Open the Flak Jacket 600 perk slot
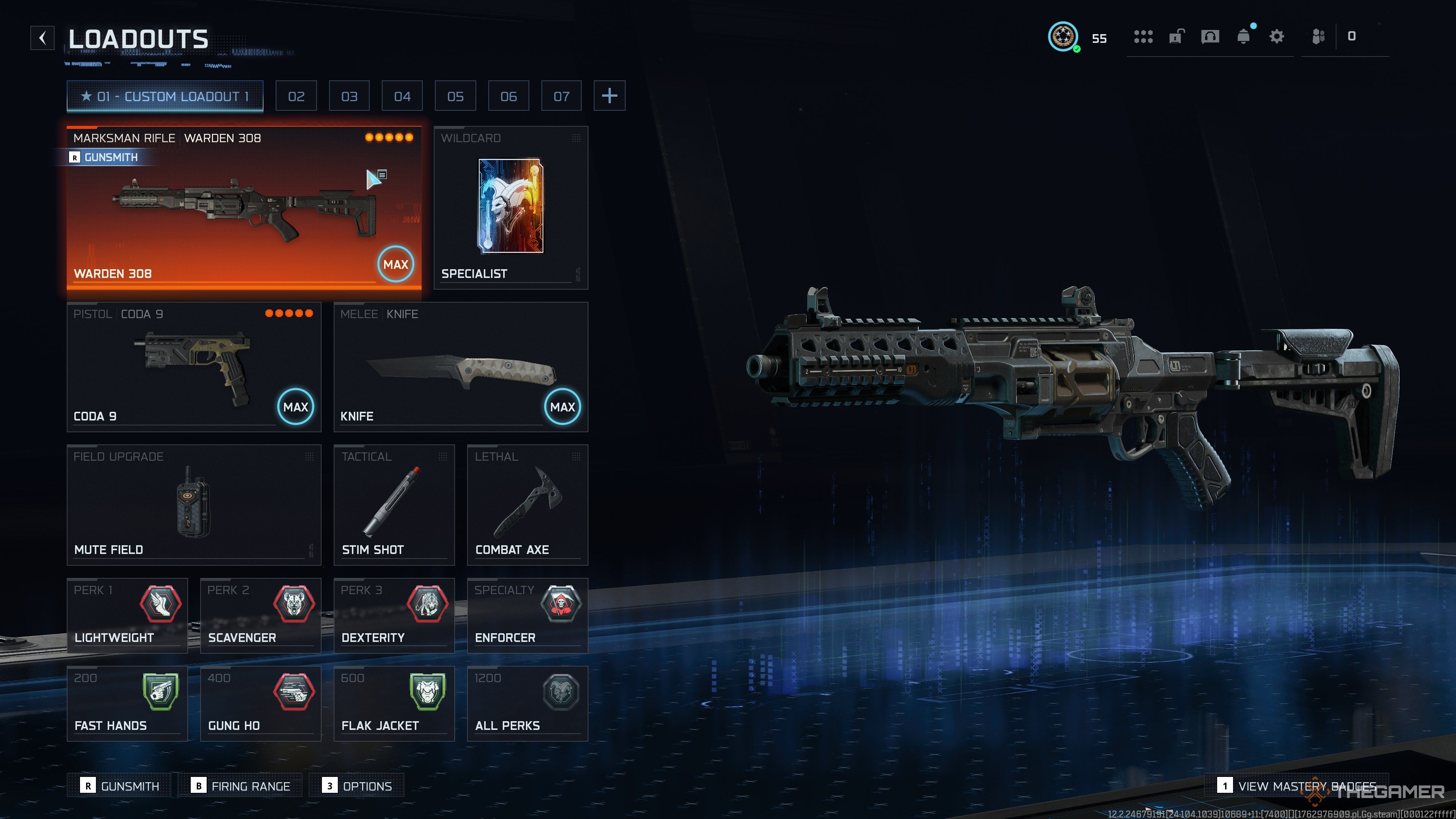 (x=394, y=703)
